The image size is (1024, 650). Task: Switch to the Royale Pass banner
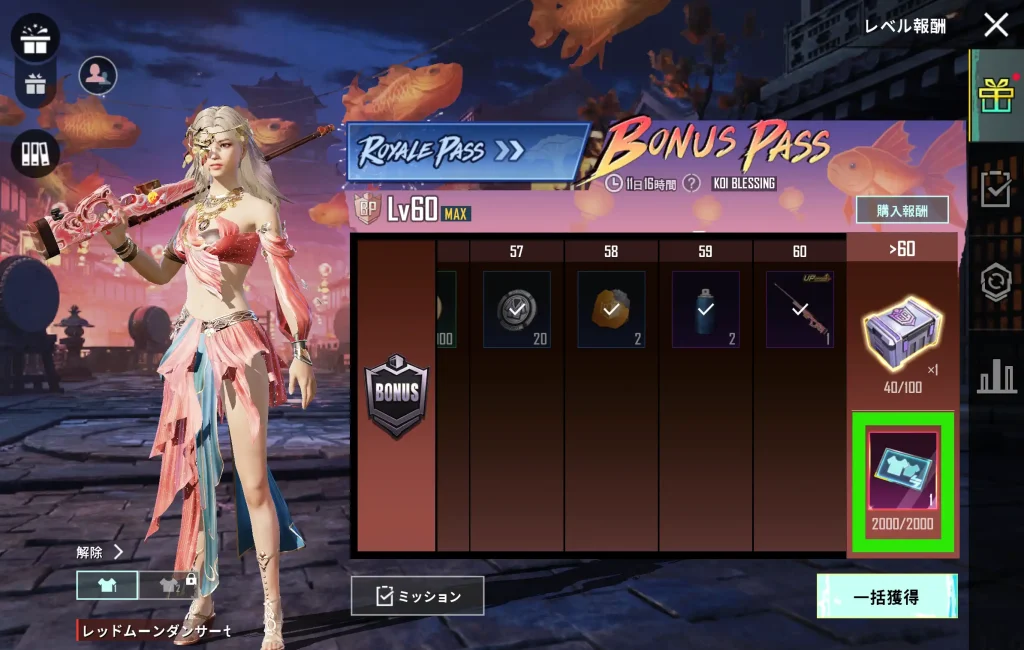pyautogui.click(x=467, y=152)
